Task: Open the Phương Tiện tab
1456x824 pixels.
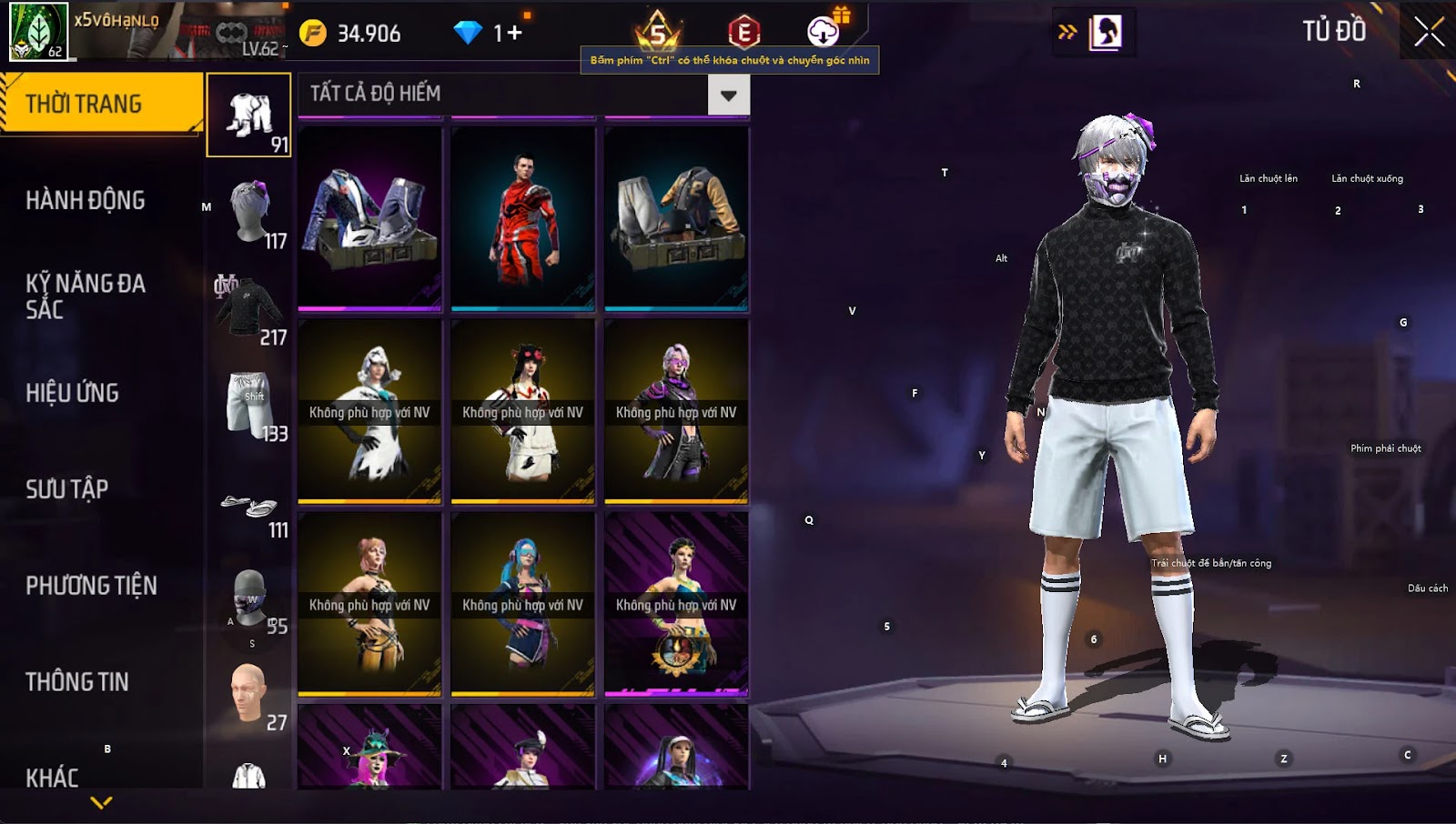Action: pos(91,586)
